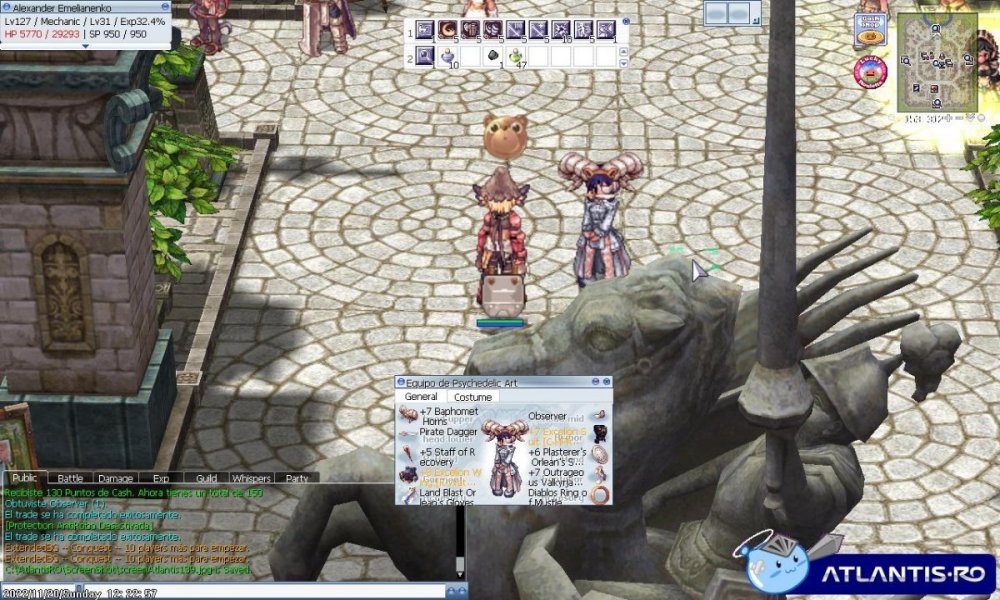Minimize the Psychedelic Art equipment window

[x=596, y=381]
